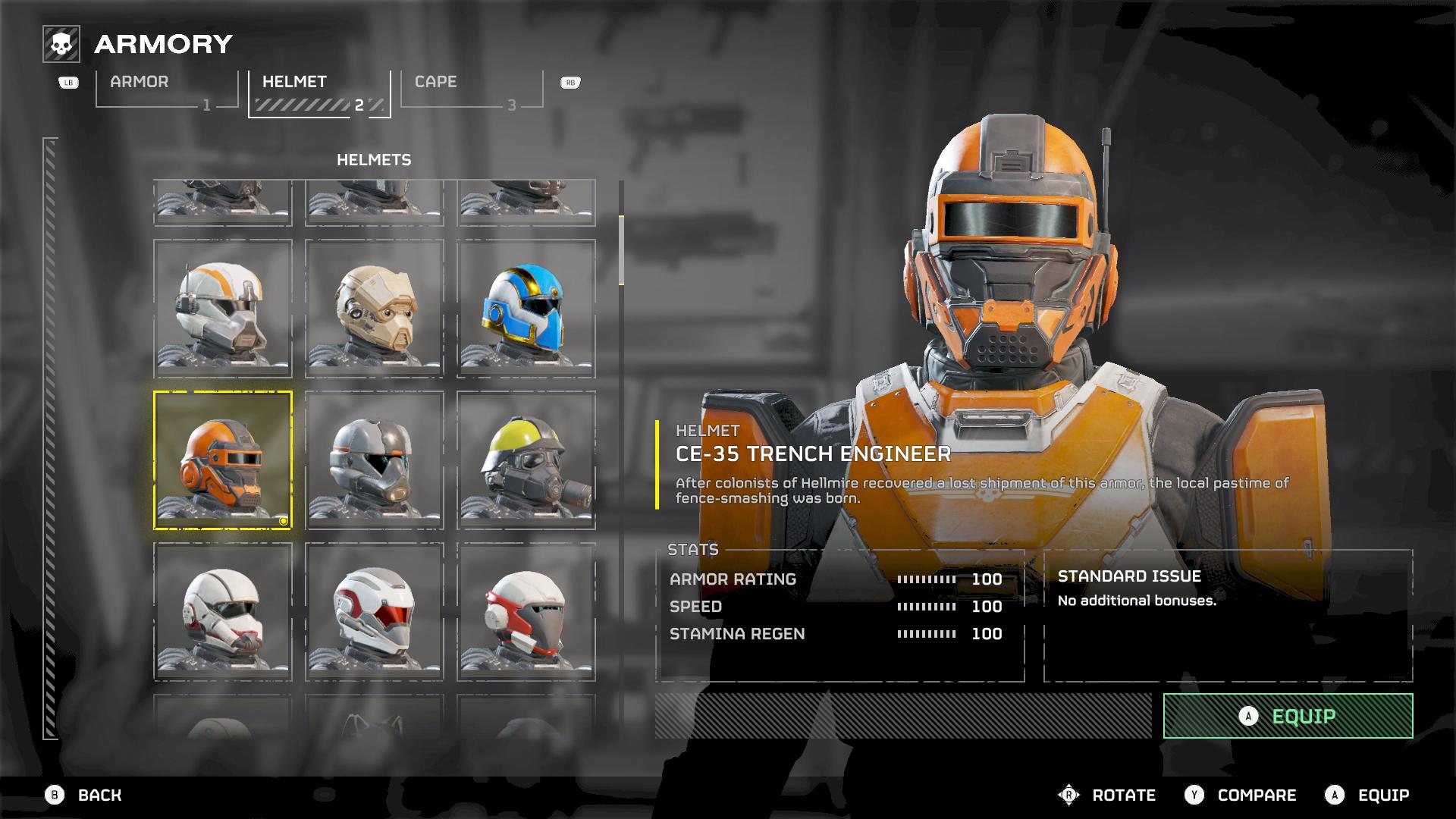Choose the white helmet with red visor
Image resolution: width=1456 pixels, height=819 pixels.
click(375, 612)
